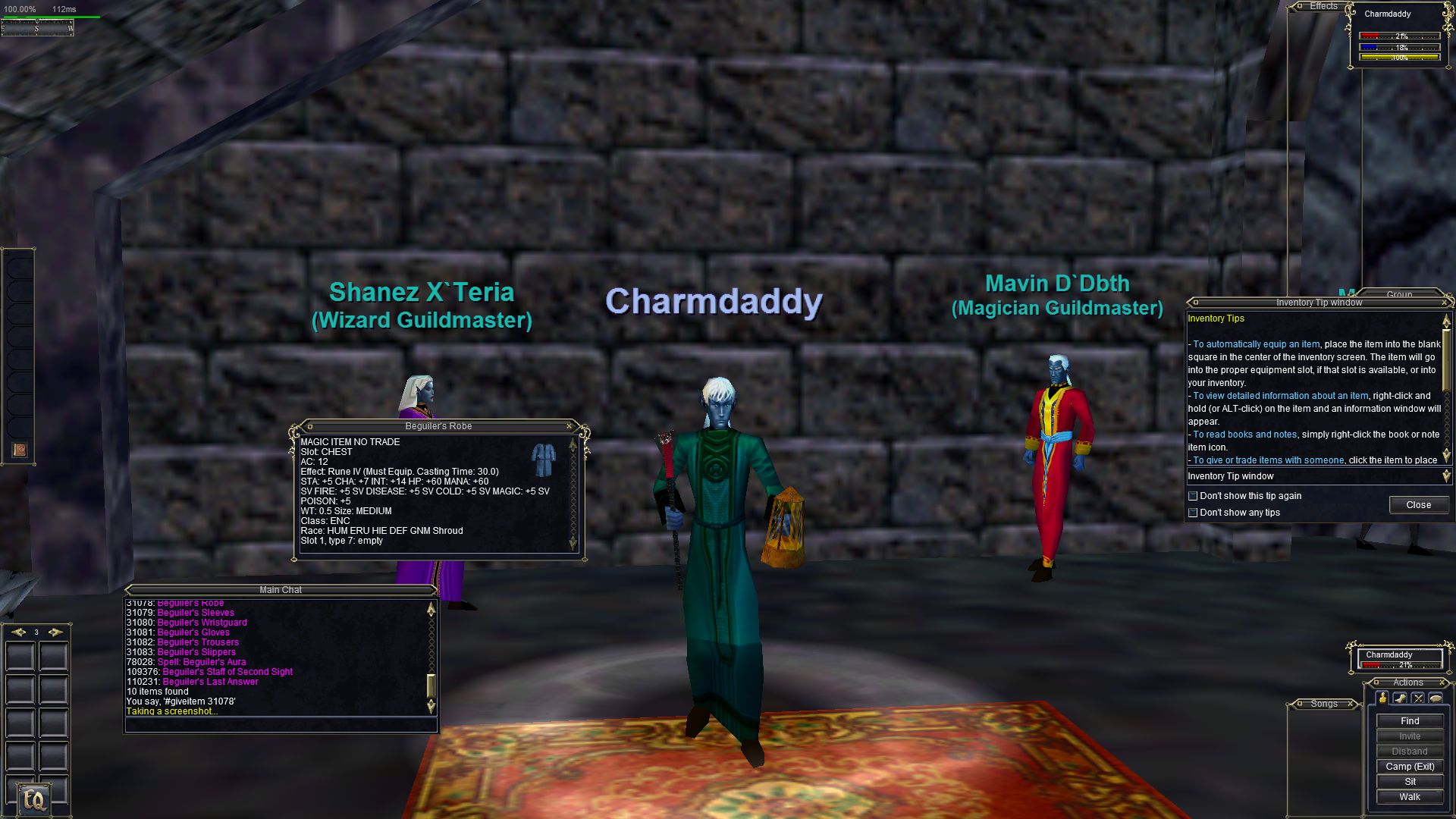
Task: Click the Beguiler's Staff of Second Sight link
Action: click(227, 672)
